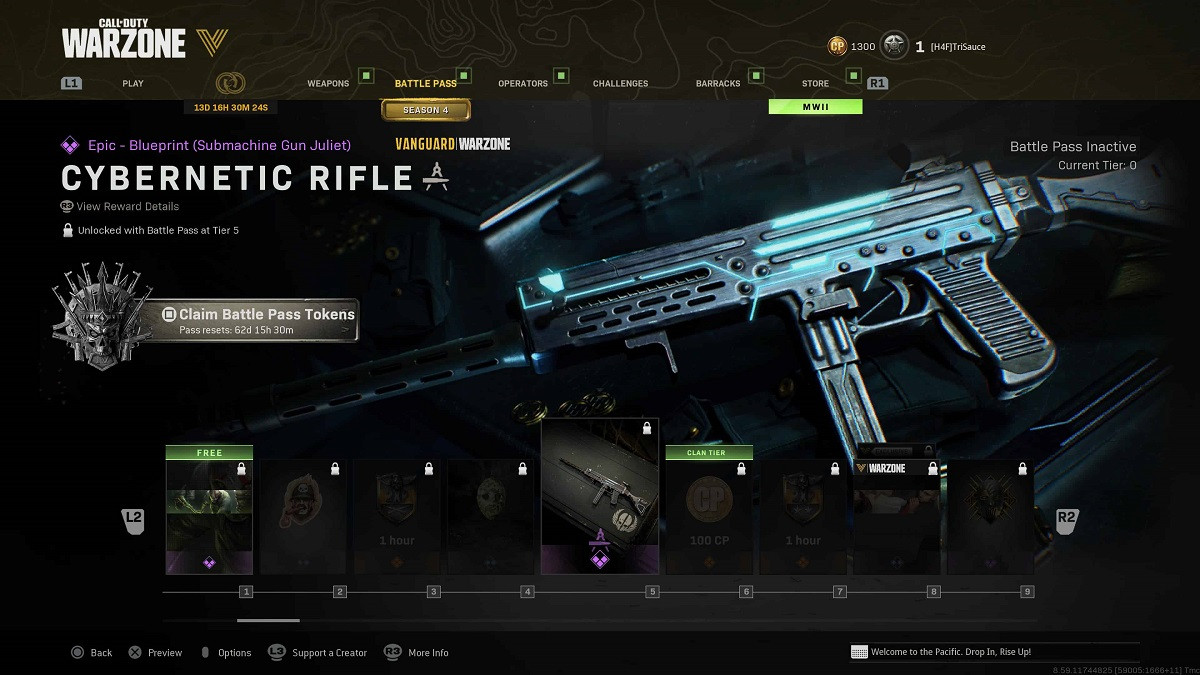View Reward Details for Cybernetic Rifle
Viewport: 1200px width, 675px height.
pos(128,206)
